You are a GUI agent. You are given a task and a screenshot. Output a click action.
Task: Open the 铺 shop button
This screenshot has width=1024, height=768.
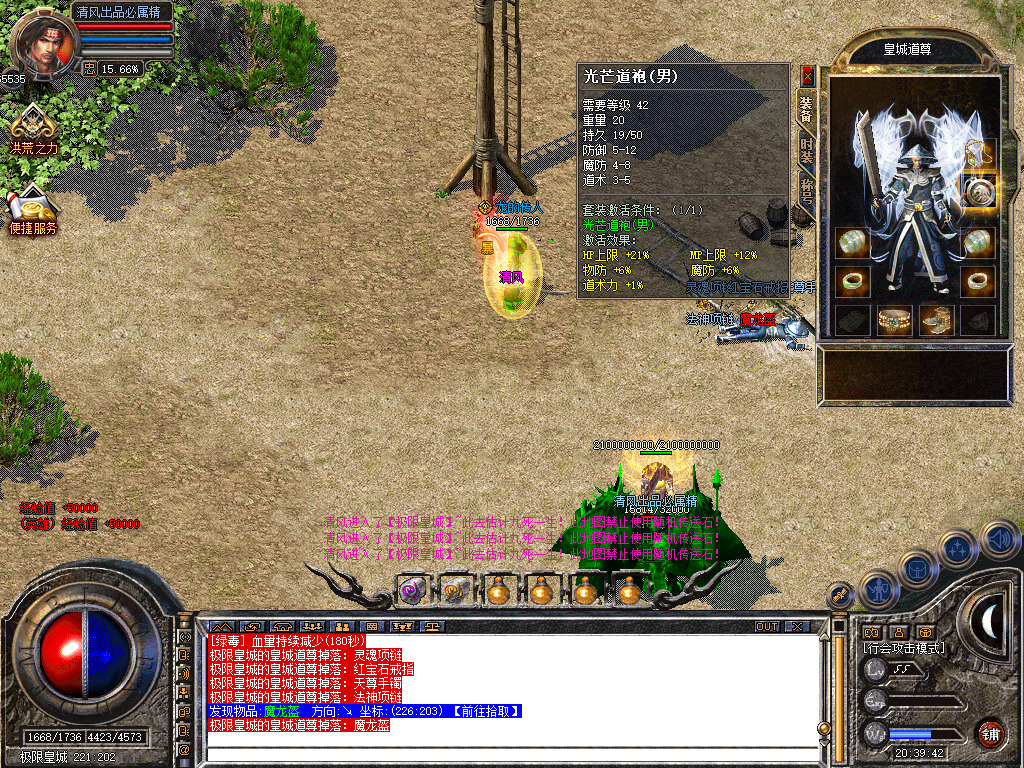point(990,733)
